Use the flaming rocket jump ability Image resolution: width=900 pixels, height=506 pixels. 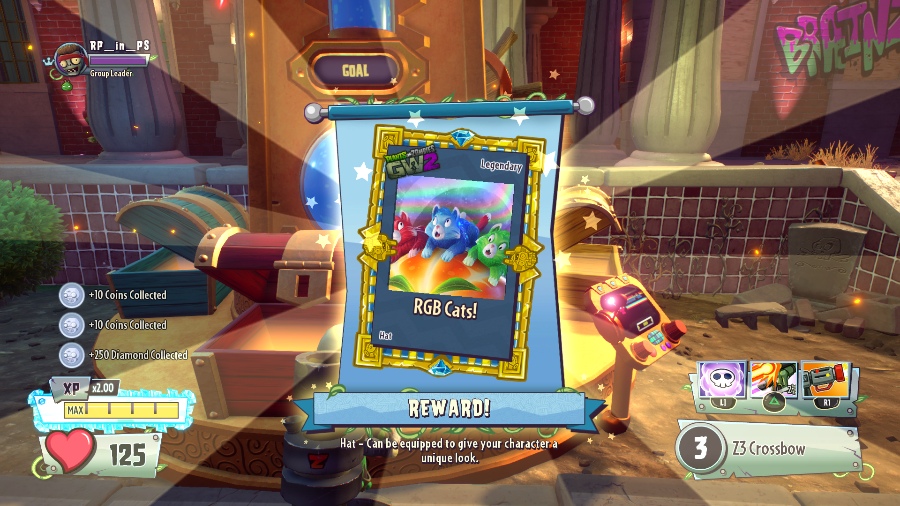[773, 381]
